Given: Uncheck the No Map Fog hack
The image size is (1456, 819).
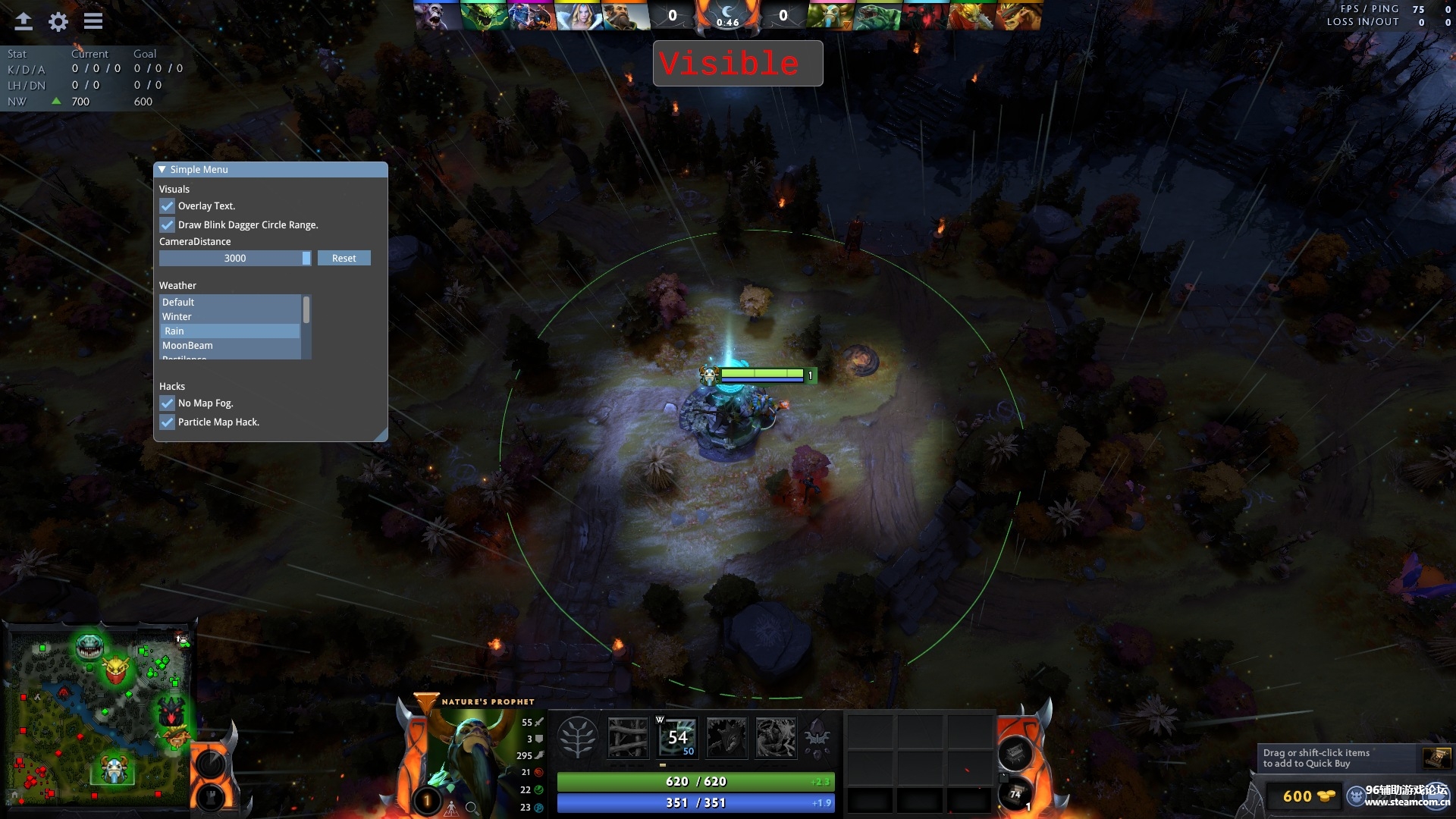Looking at the screenshot, I should 167,403.
